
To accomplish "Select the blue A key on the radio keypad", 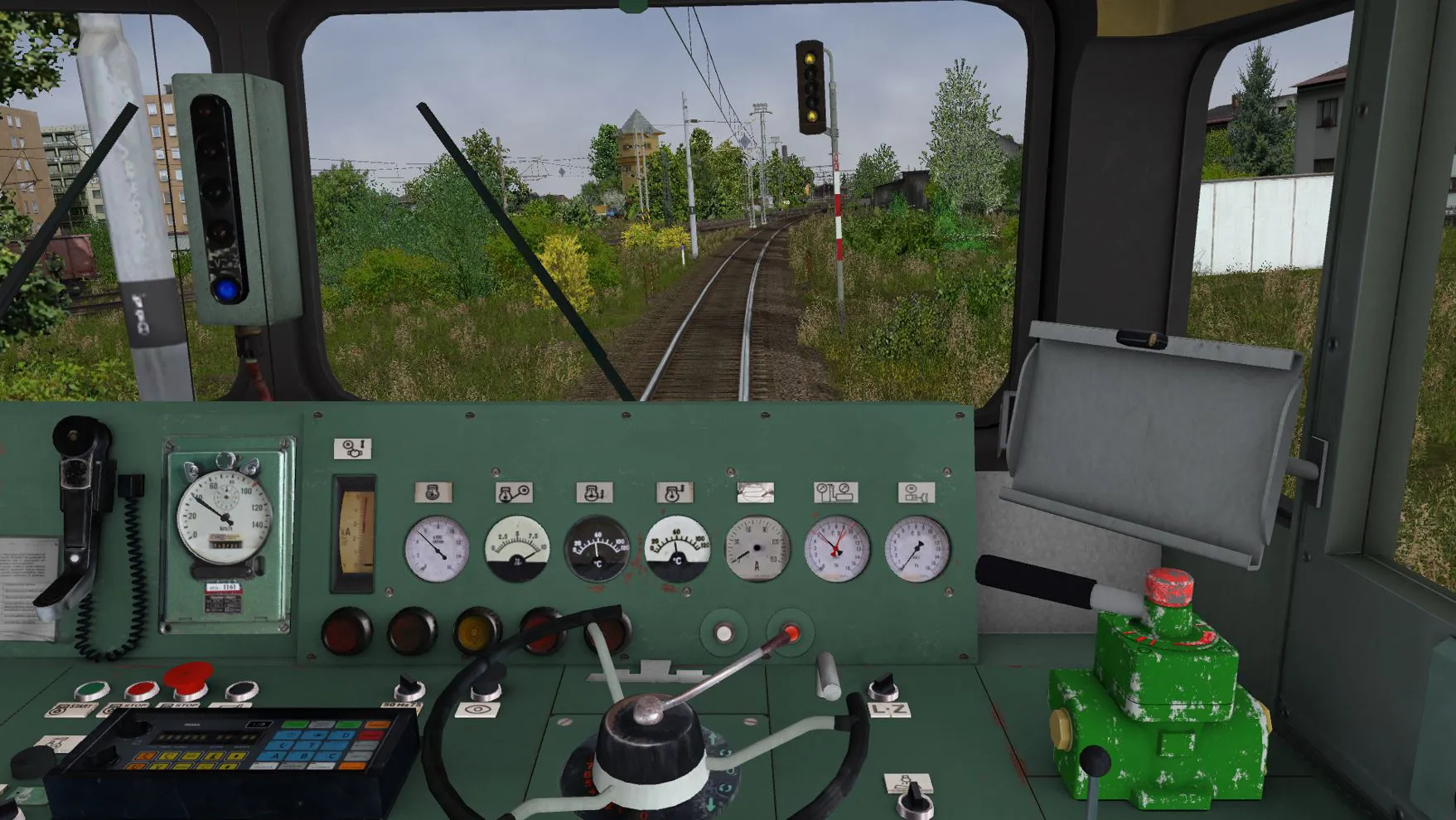I will tap(276, 756).
